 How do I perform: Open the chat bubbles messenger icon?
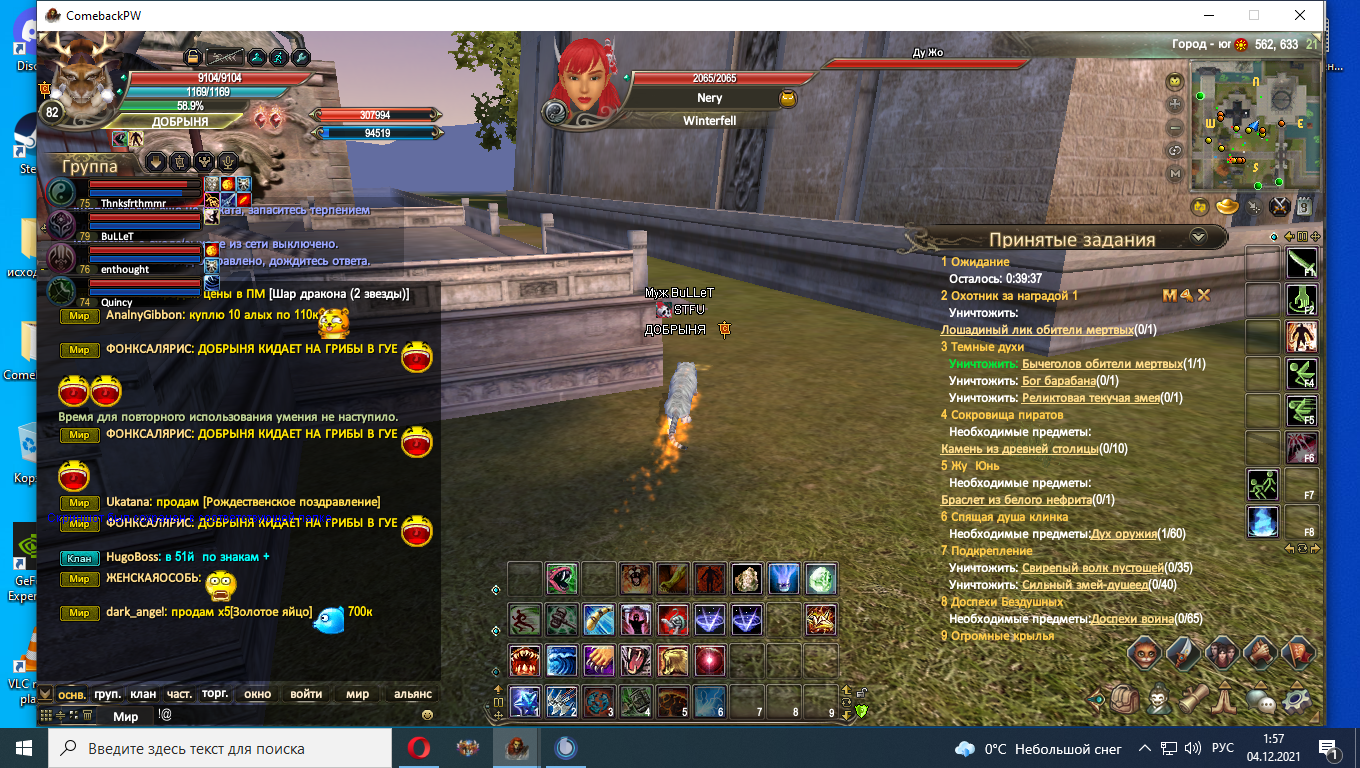click(x=1260, y=702)
